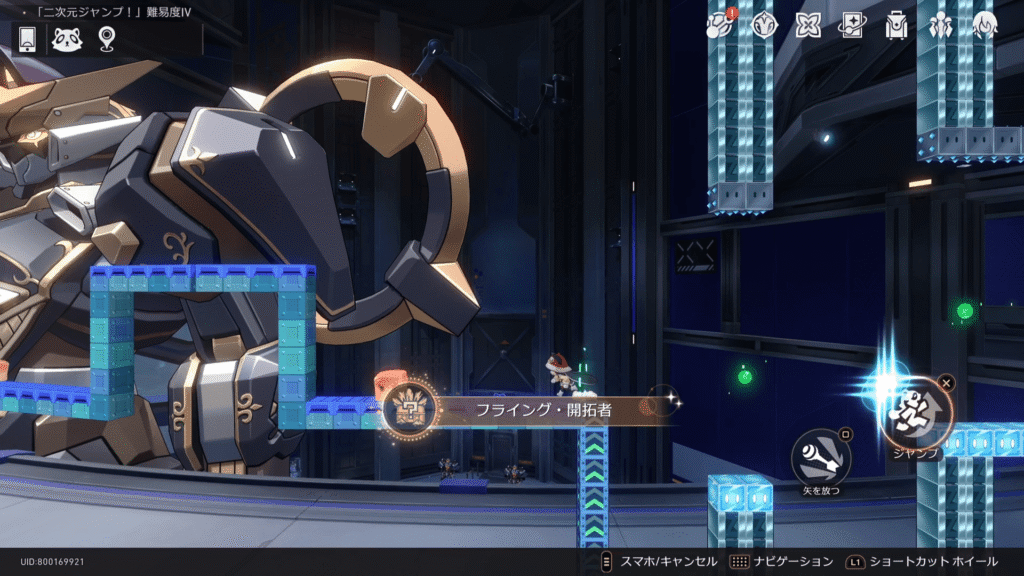
Task: Open the character portrait icon
Action: click(x=986, y=25)
